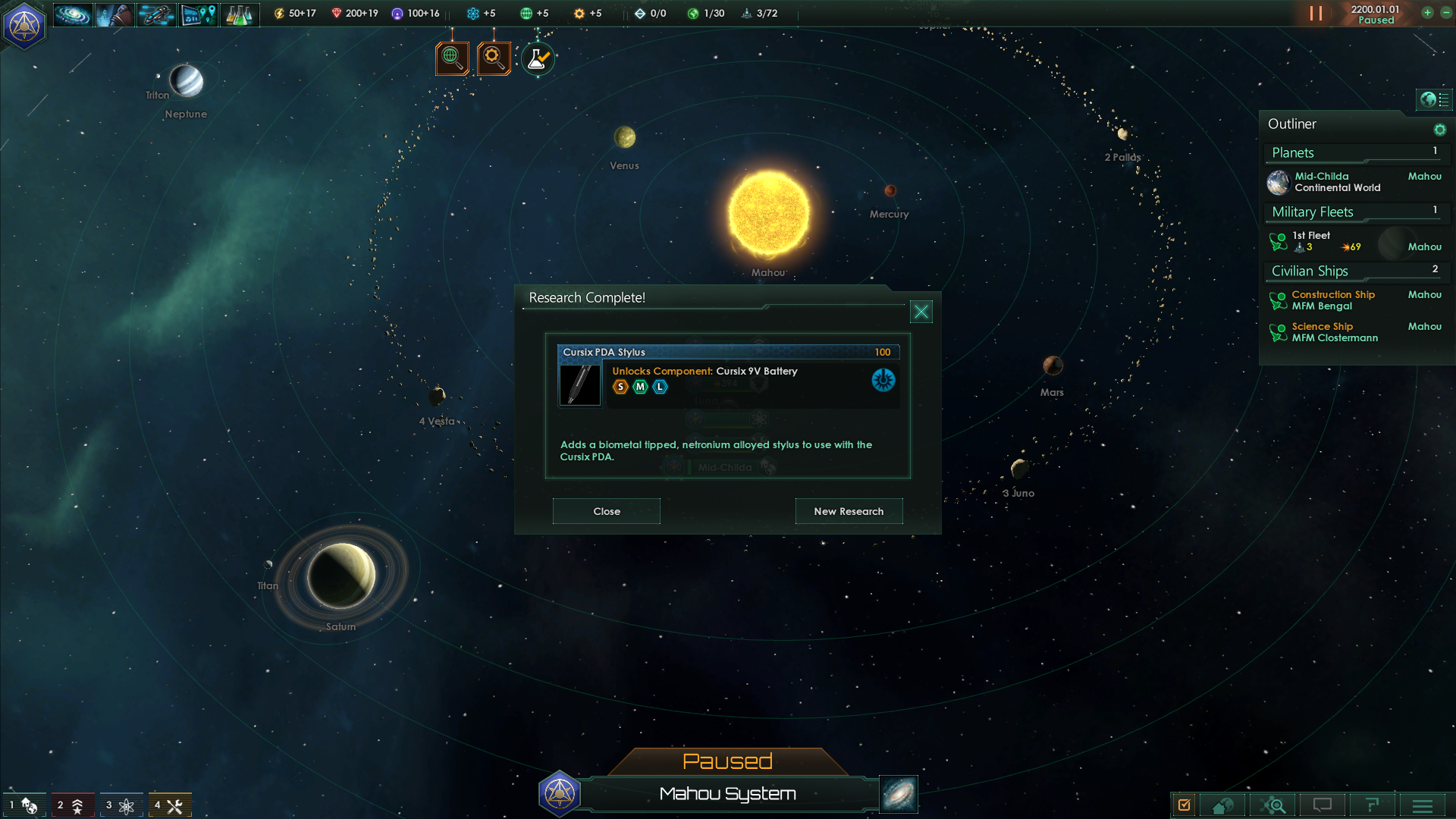1456x819 pixels.
Task: Open the map-pin situation log button
Action: [198, 14]
